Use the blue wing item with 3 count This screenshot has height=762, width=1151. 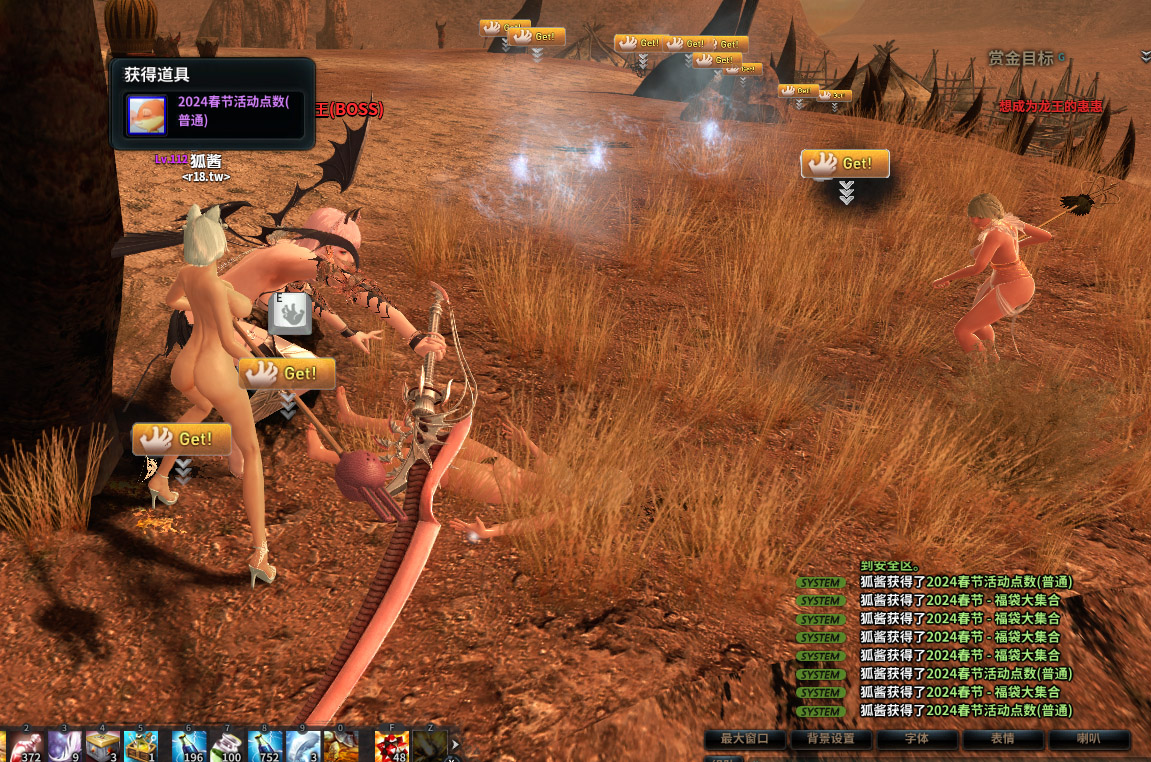pos(303,747)
